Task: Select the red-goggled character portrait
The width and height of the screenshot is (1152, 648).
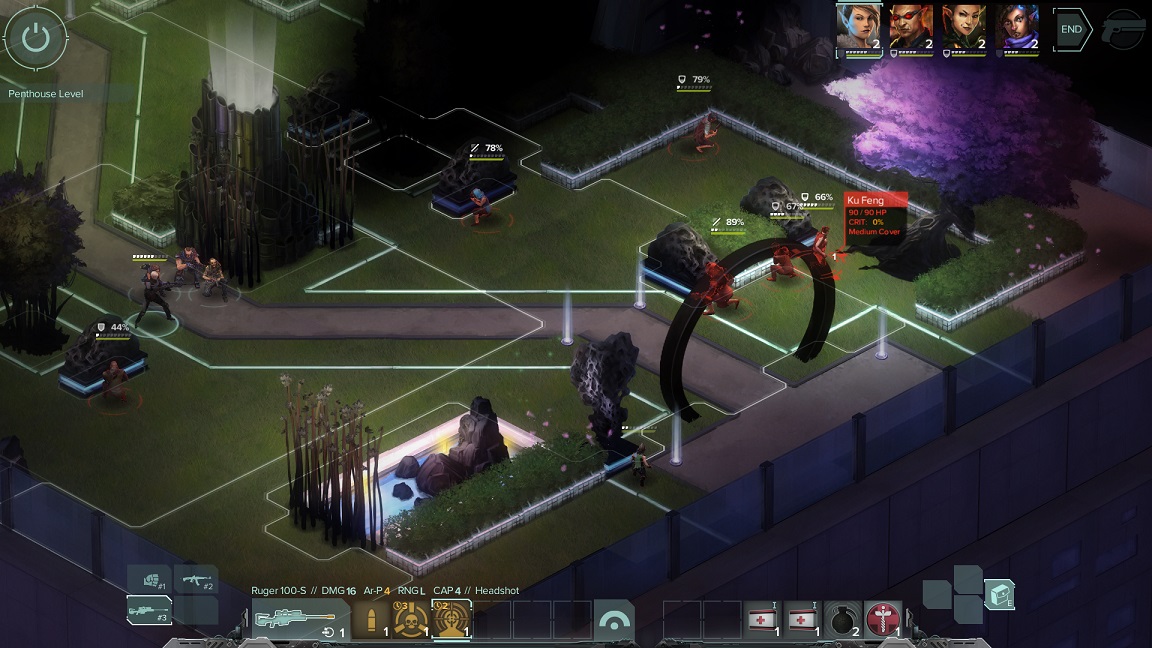Action: 910,28
